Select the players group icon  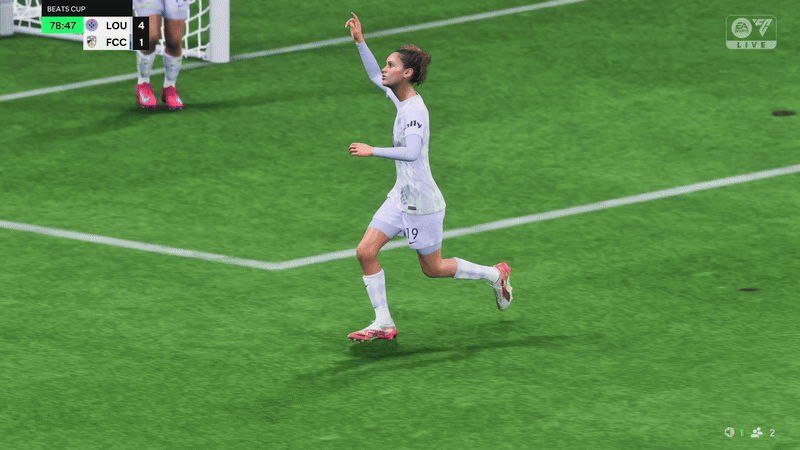(x=757, y=432)
